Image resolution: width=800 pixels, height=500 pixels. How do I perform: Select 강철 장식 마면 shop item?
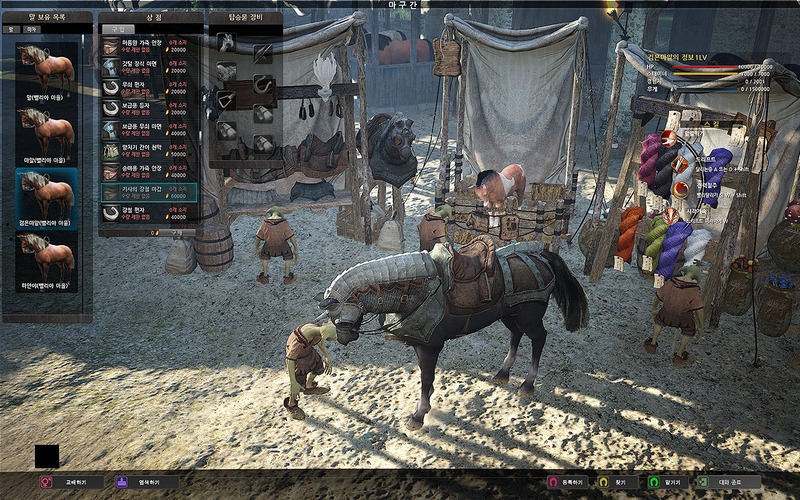[149, 66]
